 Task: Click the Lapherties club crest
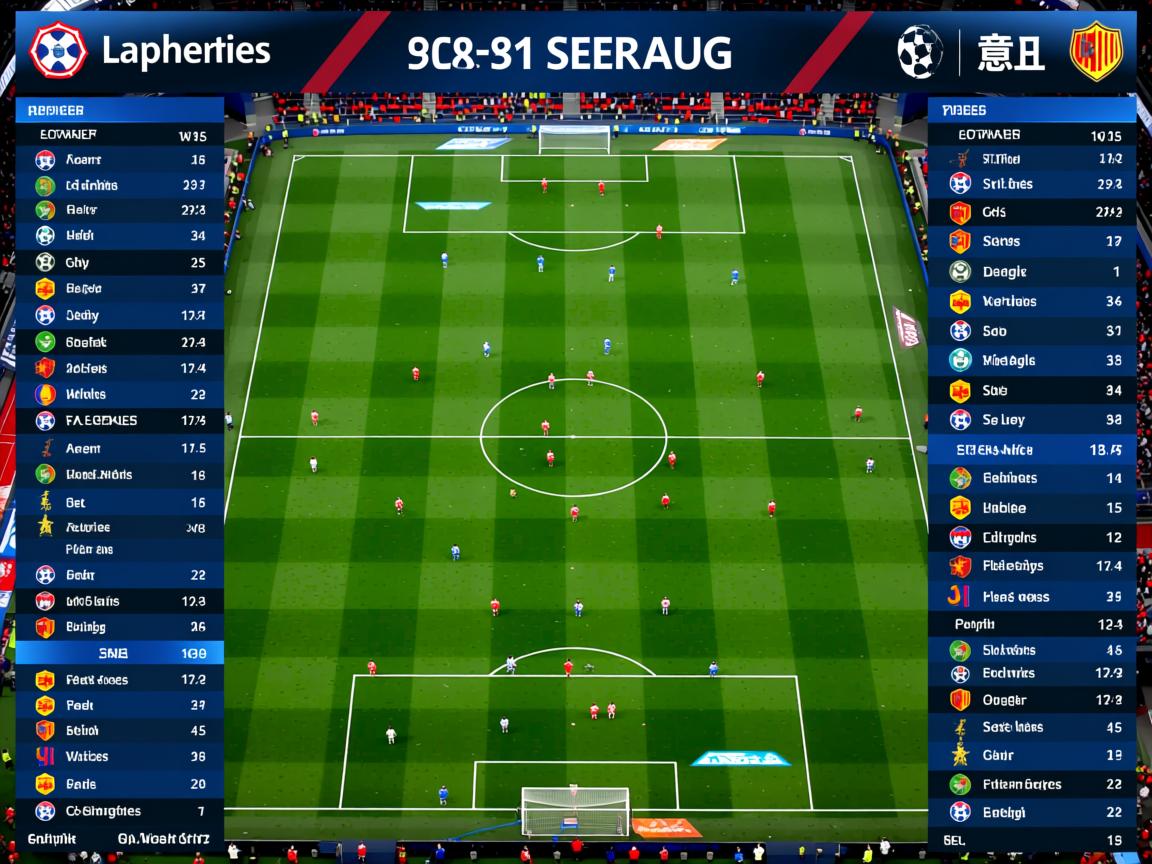pos(58,51)
